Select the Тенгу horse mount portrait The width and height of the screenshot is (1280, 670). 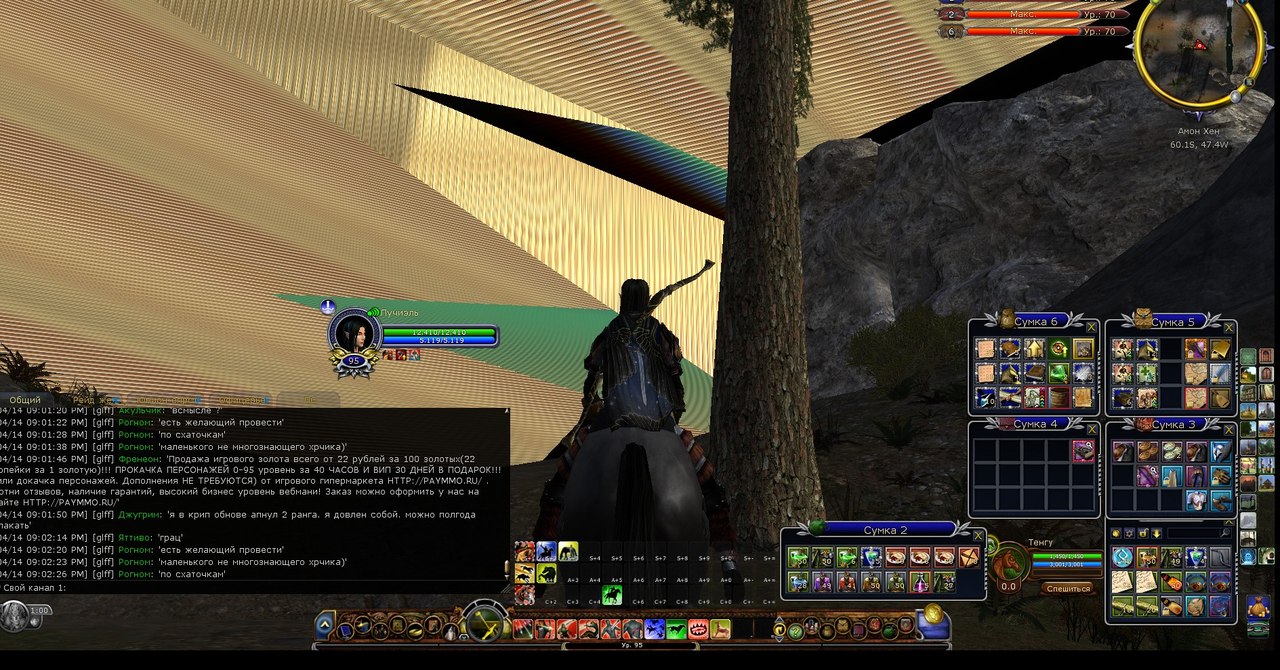click(1010, 565)
